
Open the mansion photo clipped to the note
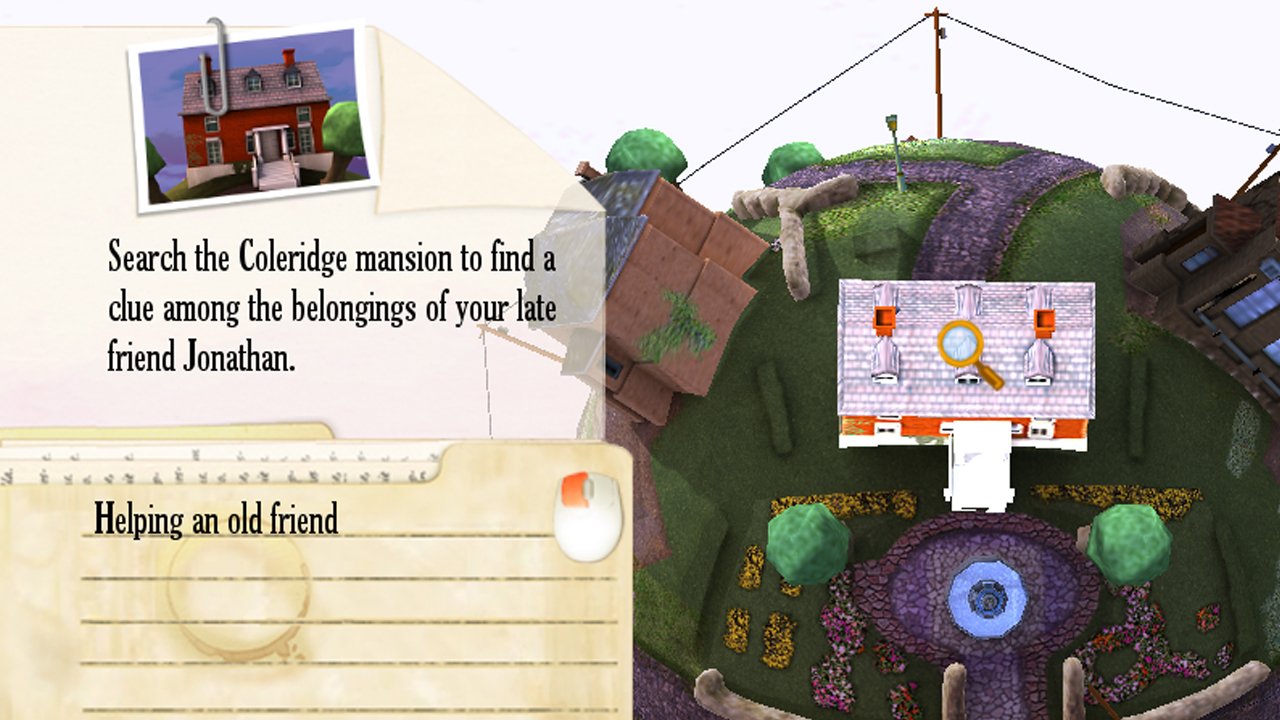pos(255,116)
